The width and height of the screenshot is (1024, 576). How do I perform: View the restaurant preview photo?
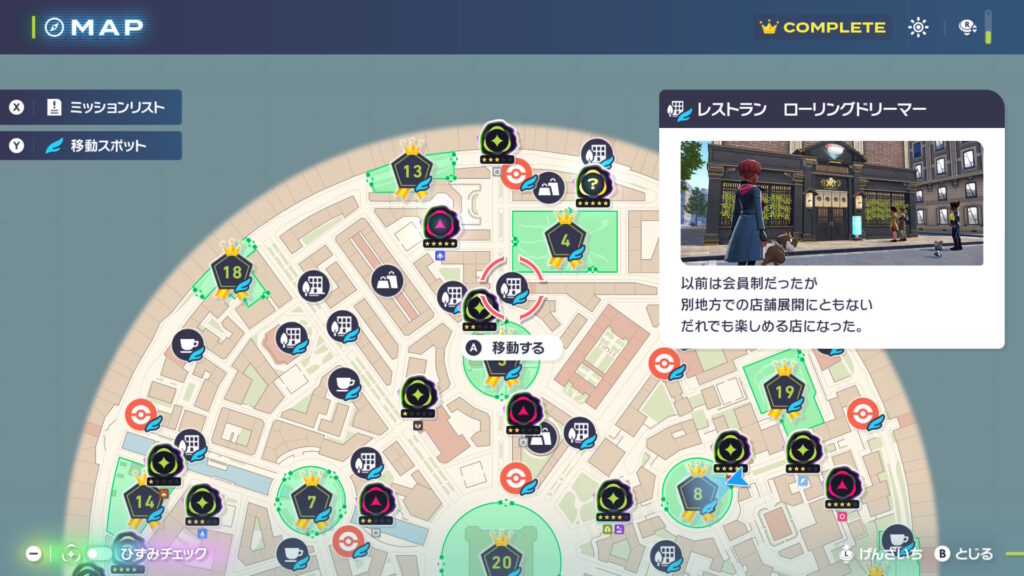click(x=831, y=202)
